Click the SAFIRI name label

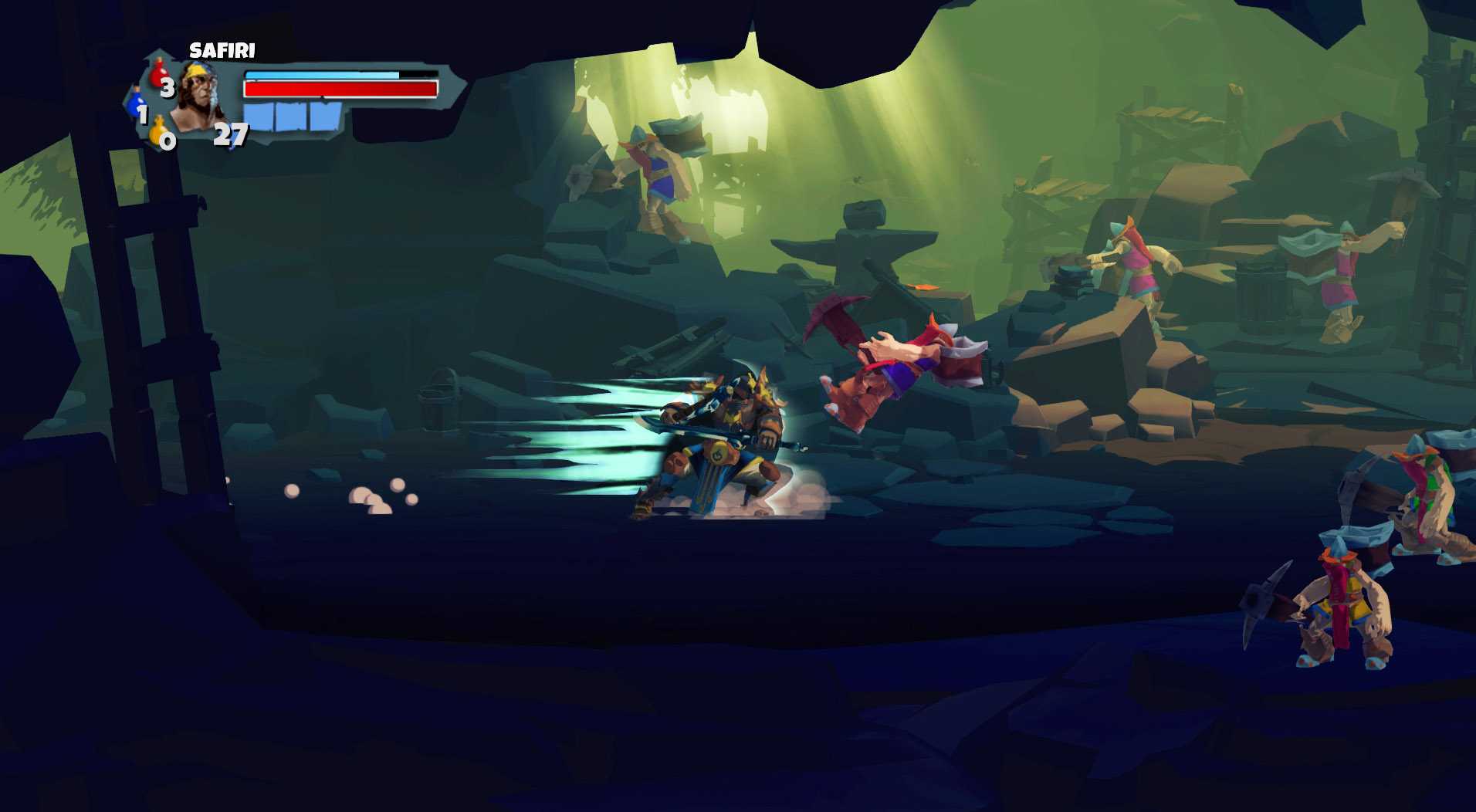[x=222, y=51]
